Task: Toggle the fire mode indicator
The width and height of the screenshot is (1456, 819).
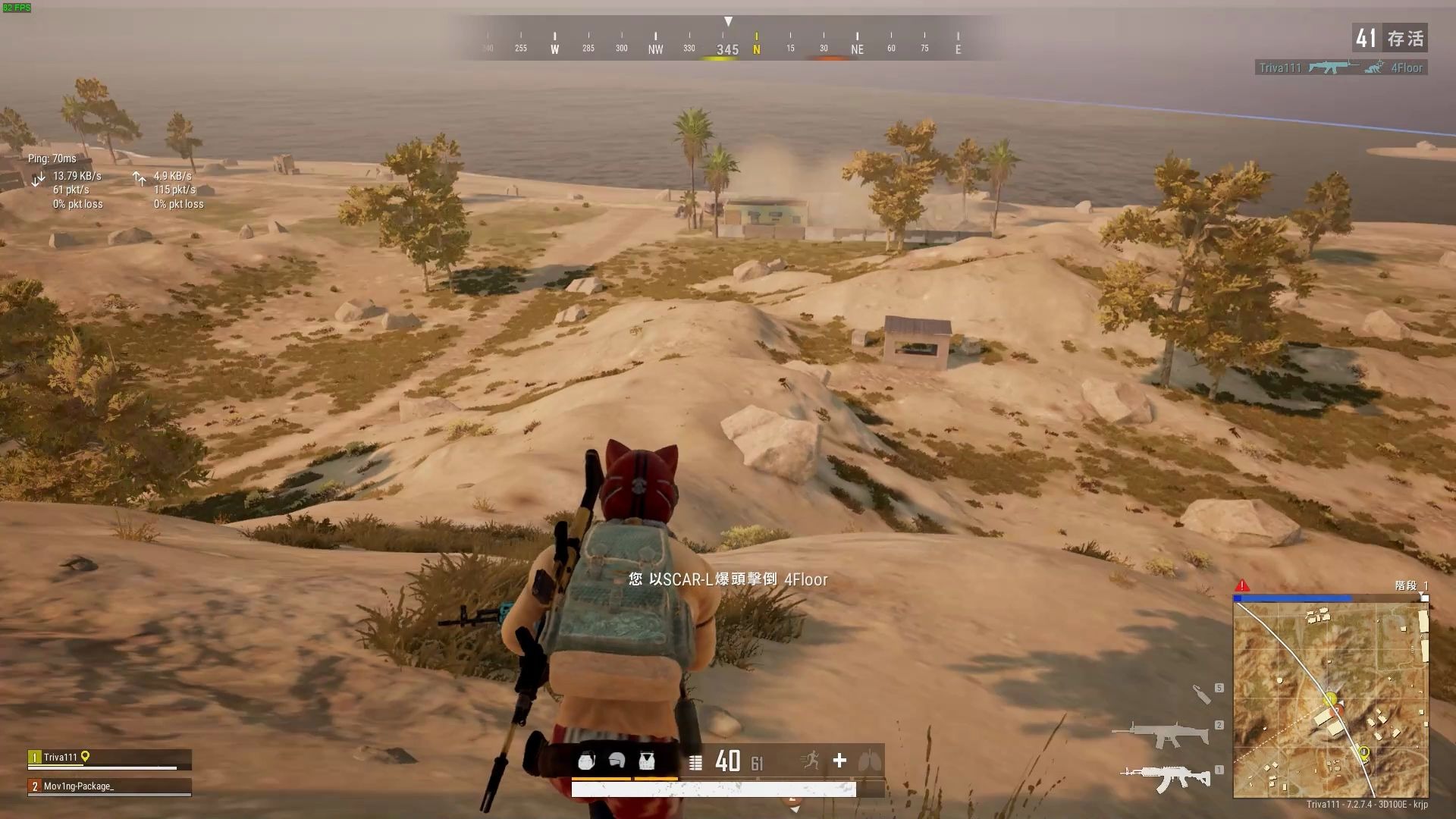Action: coord(695,762)
